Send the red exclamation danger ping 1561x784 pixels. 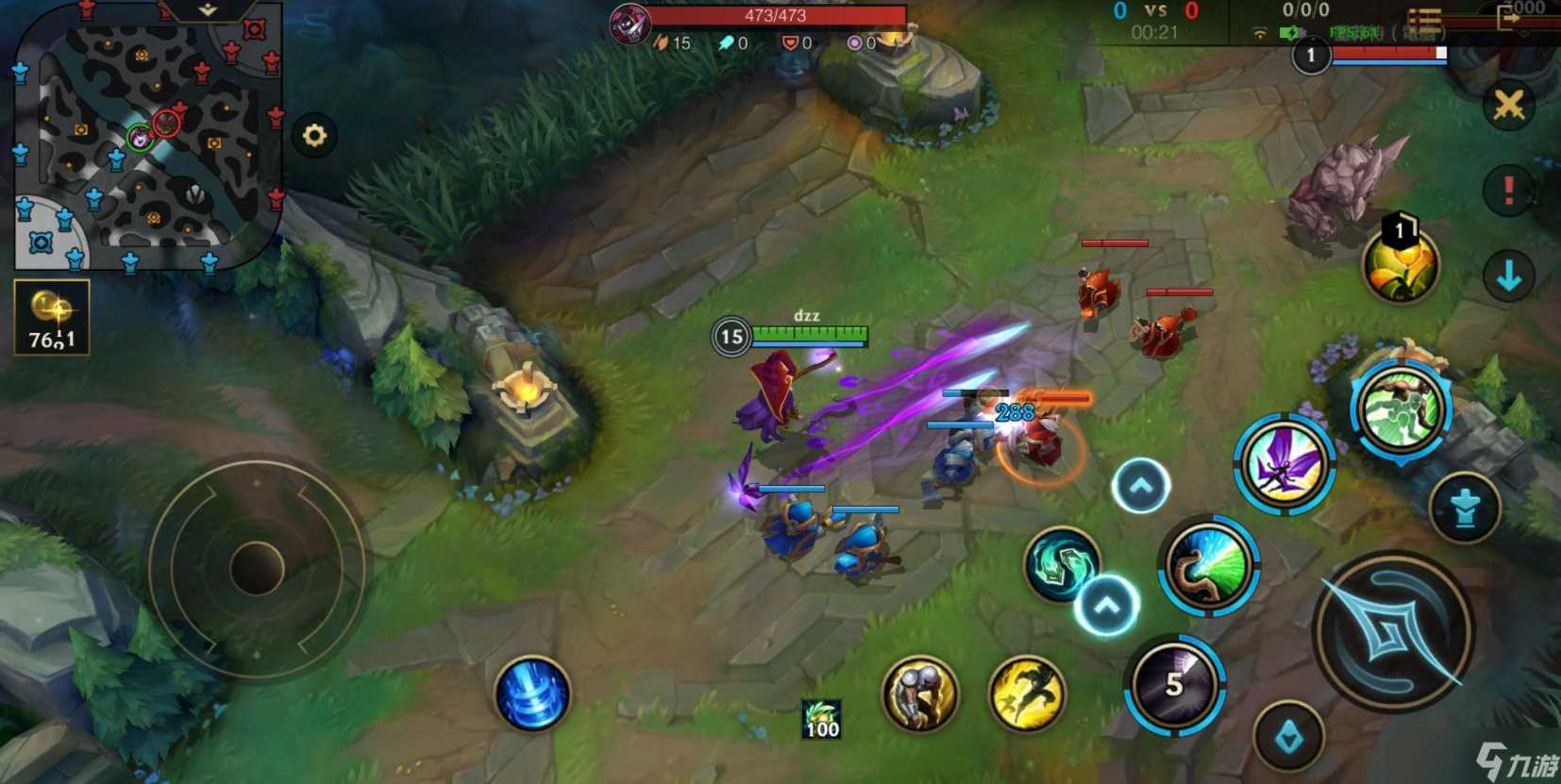[1509, 191]
